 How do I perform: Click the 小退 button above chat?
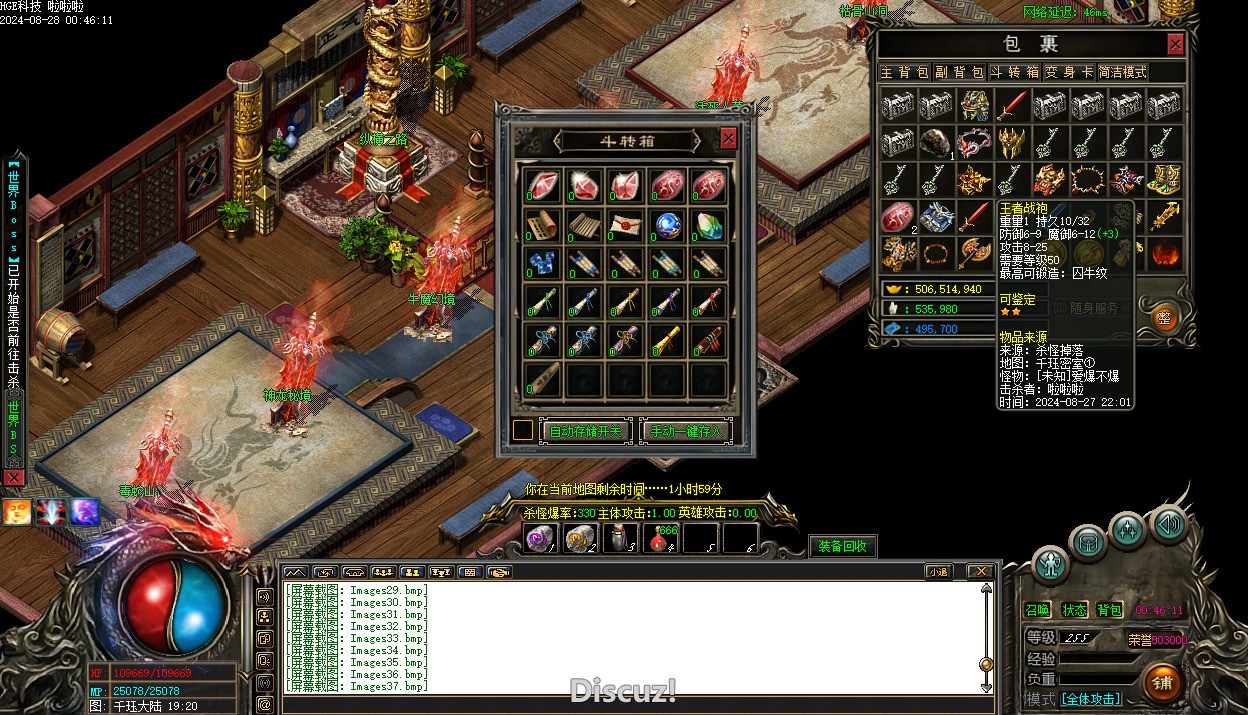pos(938,572)
